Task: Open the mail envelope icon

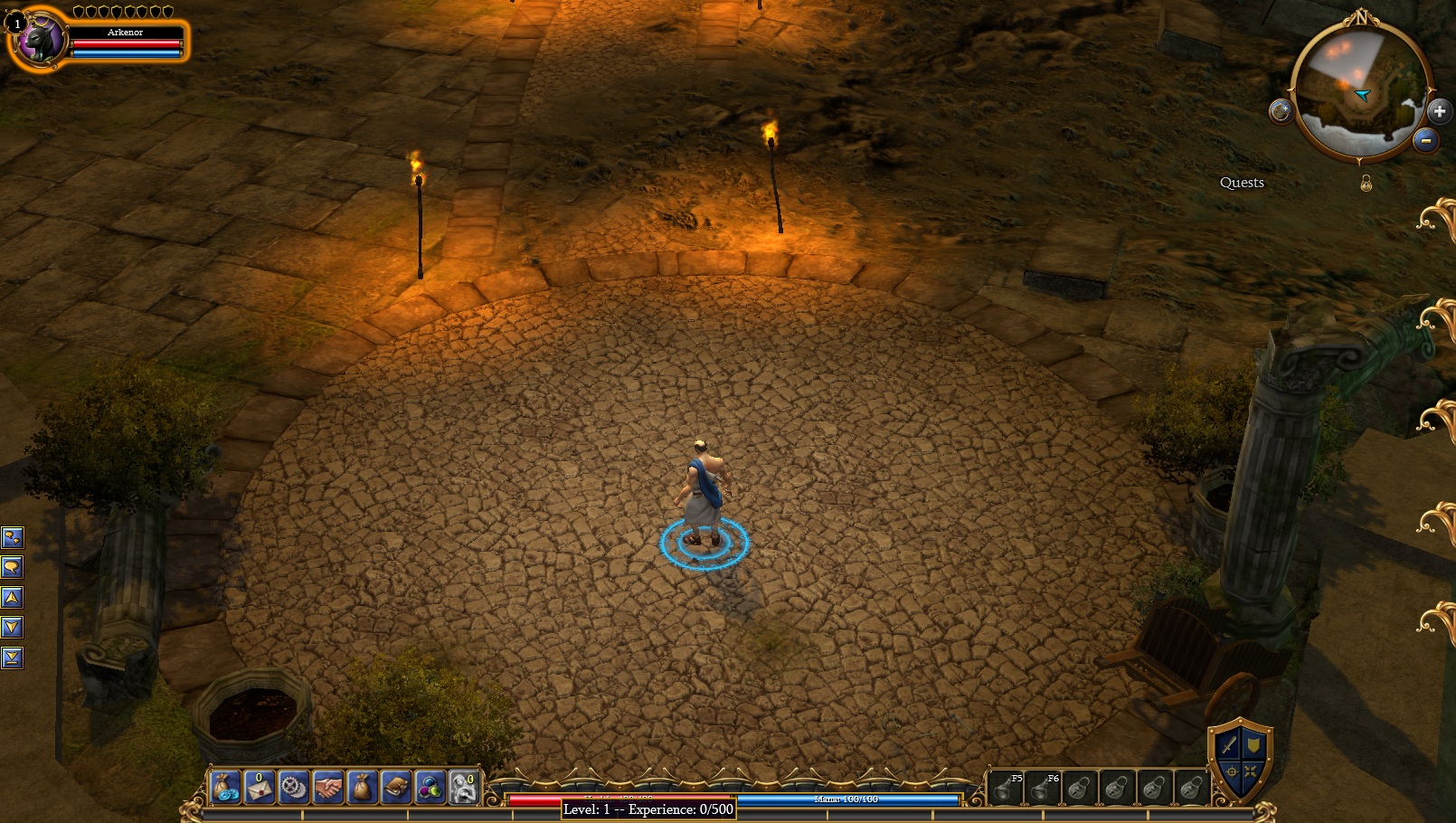Action: click(x=260, y=787)
